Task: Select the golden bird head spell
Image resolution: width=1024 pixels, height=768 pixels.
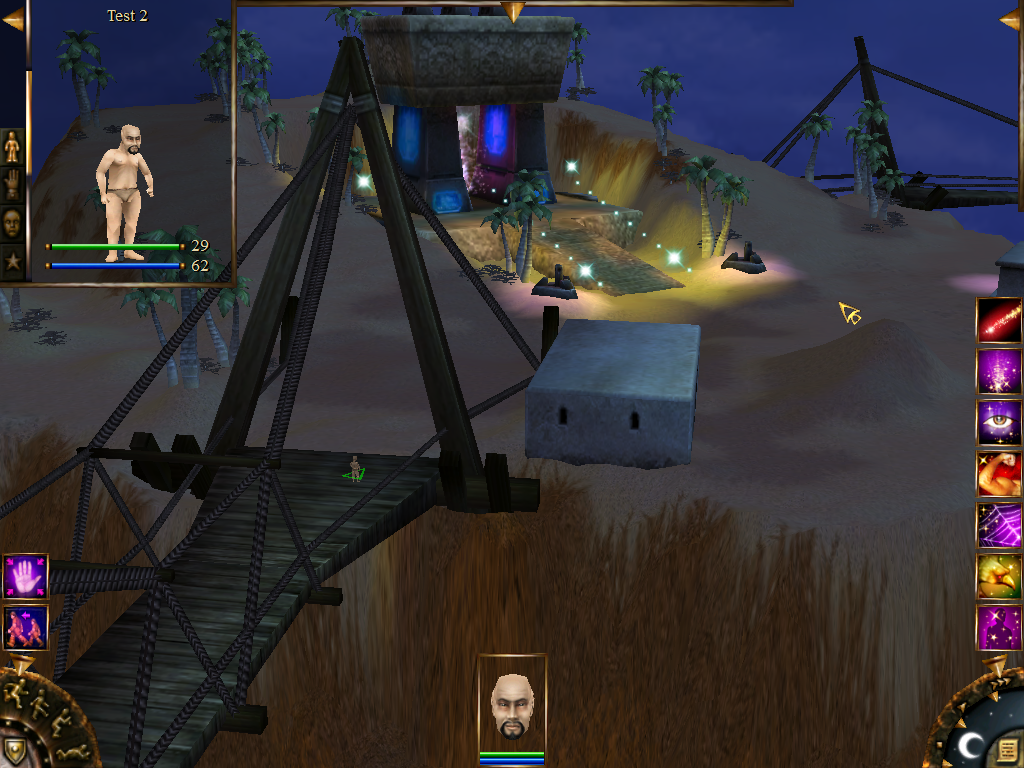Action: 999,576
